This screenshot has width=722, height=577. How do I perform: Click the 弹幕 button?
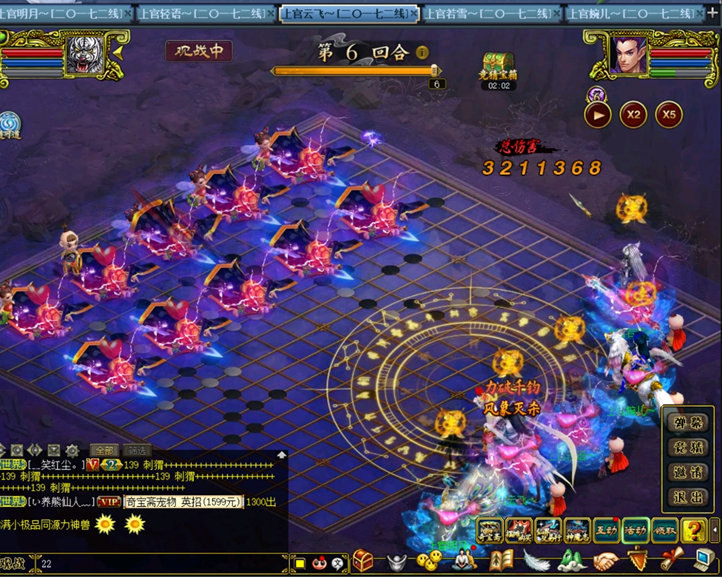(689, 423)
